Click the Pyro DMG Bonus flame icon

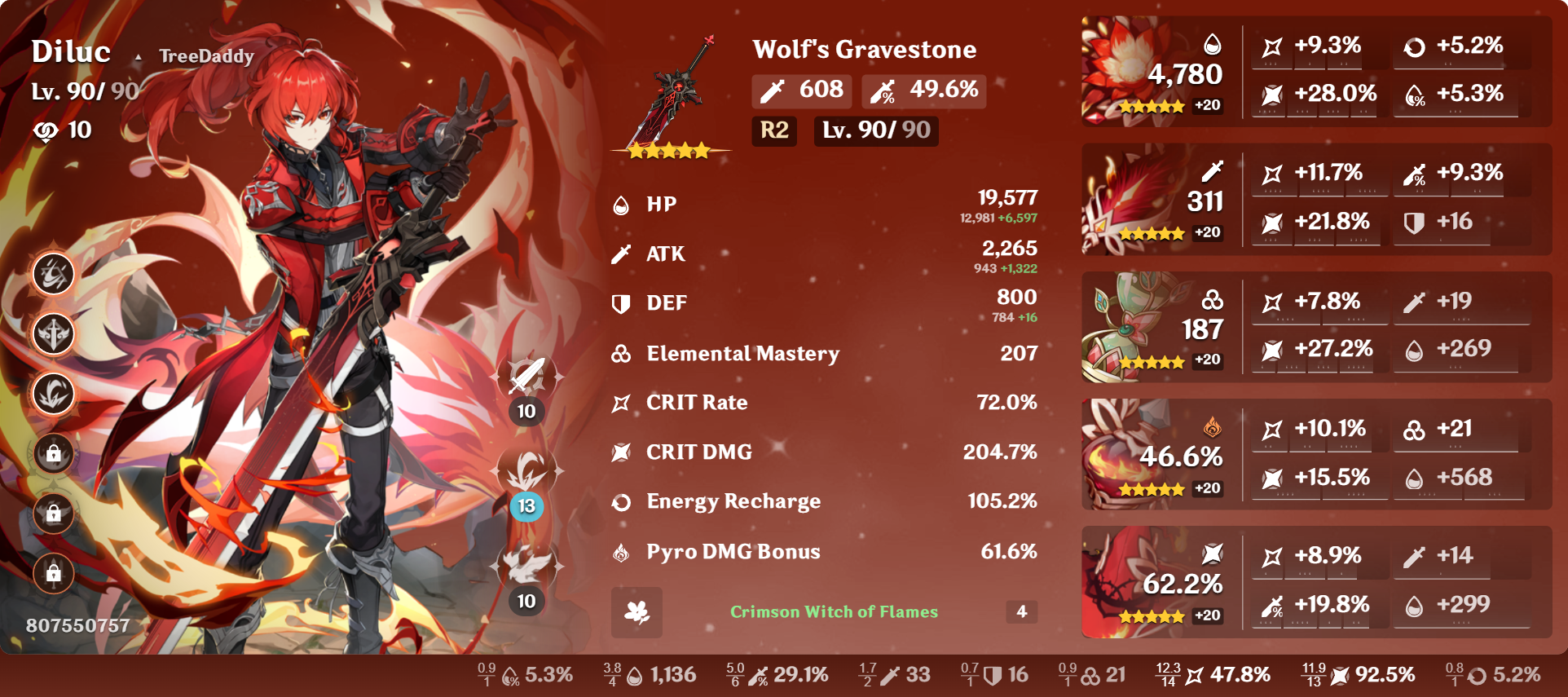pyautogui.click(x=623, y=552)
